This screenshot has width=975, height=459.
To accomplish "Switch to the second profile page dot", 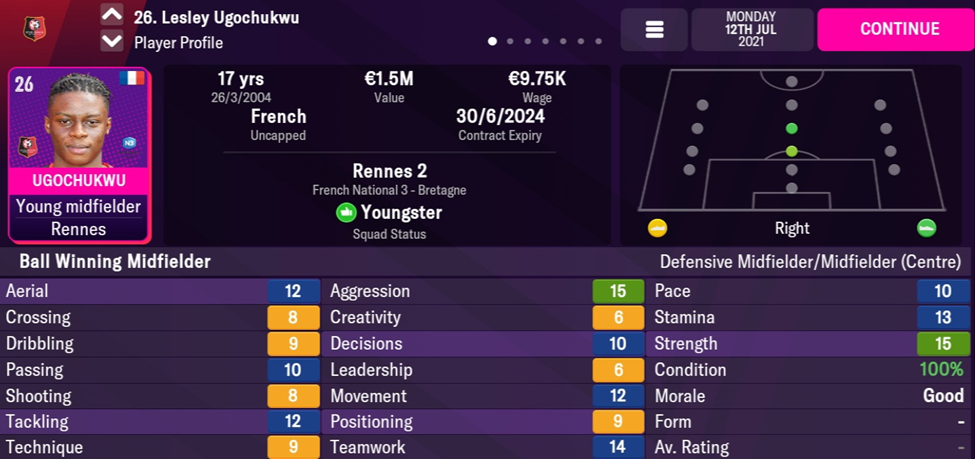I will click(x=510, y=42).
